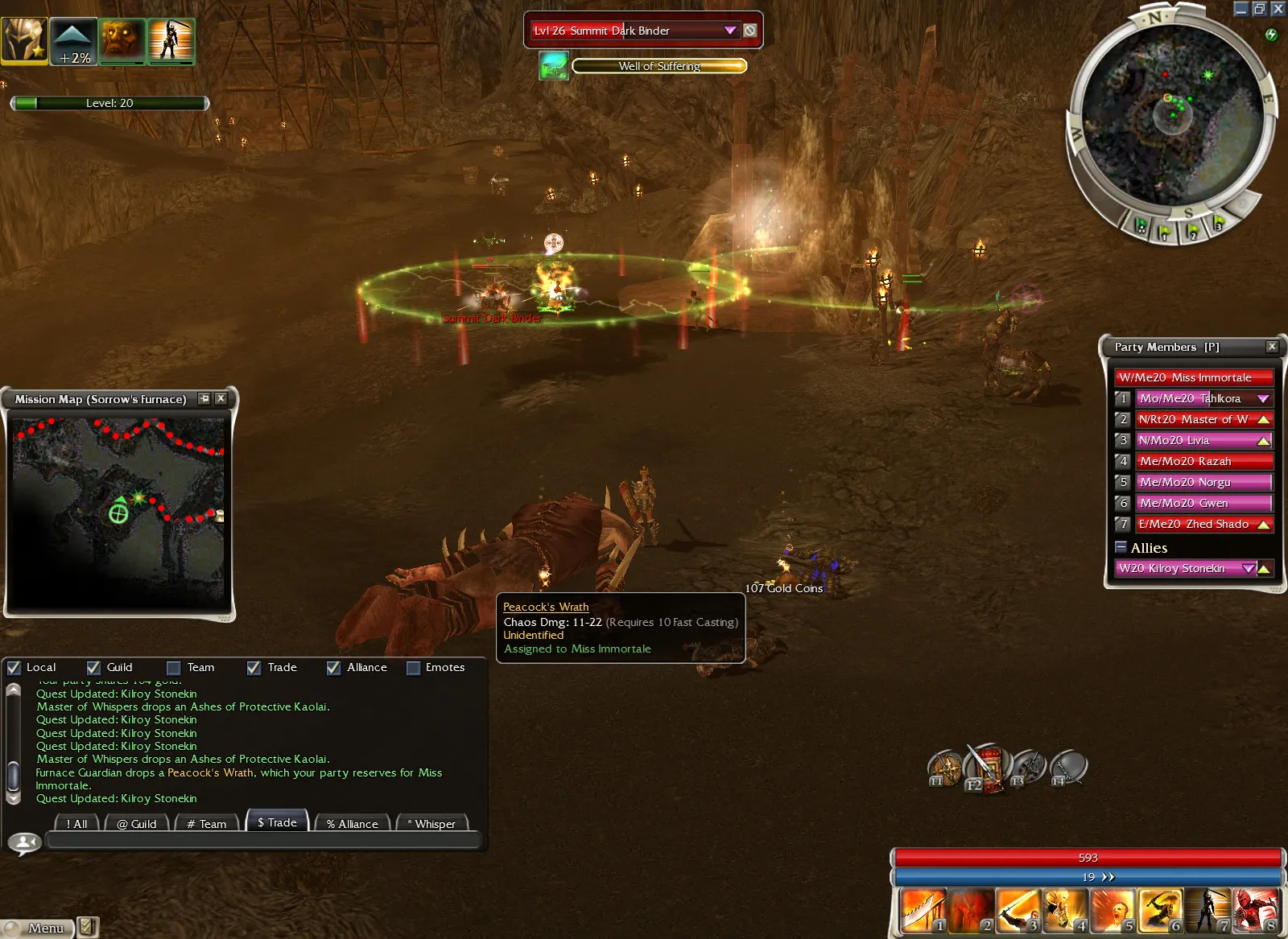This screenshot has width=1288, height=939.
Task: Choose the Alliance chat channel tab
Action: (x=353, y=823)
